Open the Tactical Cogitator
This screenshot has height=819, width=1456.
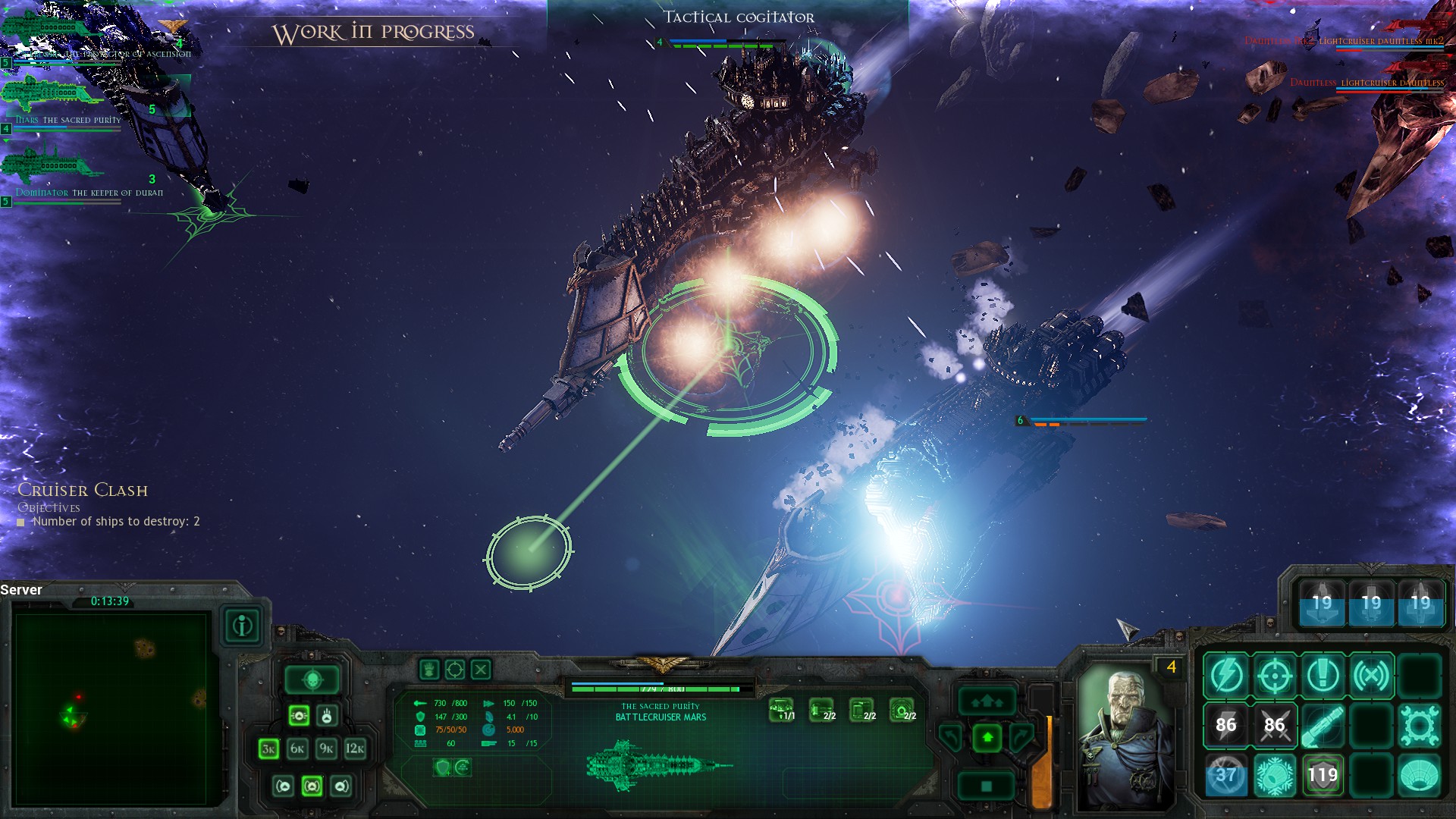[x=738, y=17]
